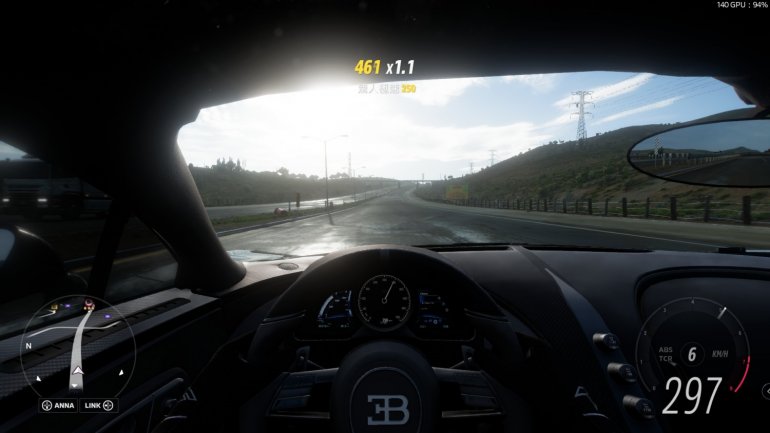770x433 pixels.
Task: Open the circular minimap
Action: click(x=78, y=343)
